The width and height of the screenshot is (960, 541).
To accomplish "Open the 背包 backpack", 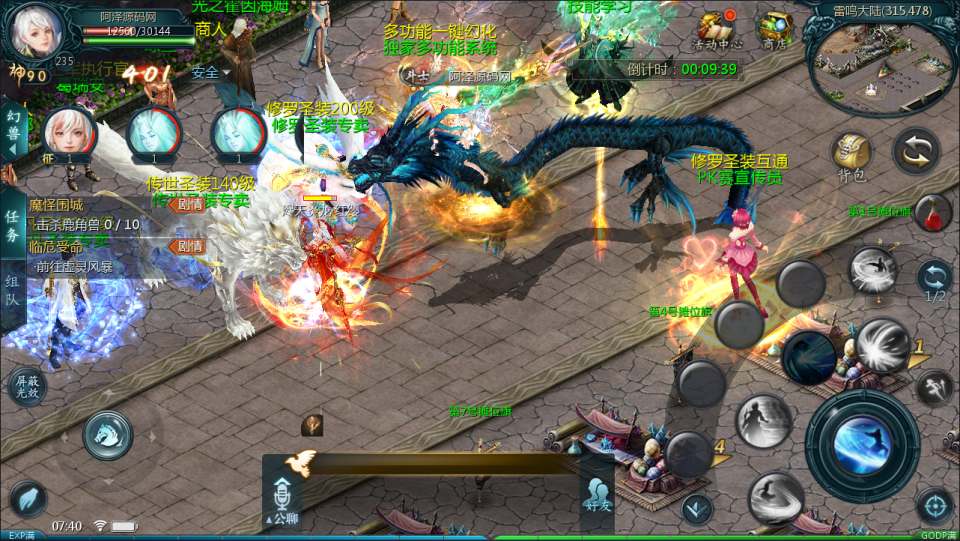I will coord(850,155).
